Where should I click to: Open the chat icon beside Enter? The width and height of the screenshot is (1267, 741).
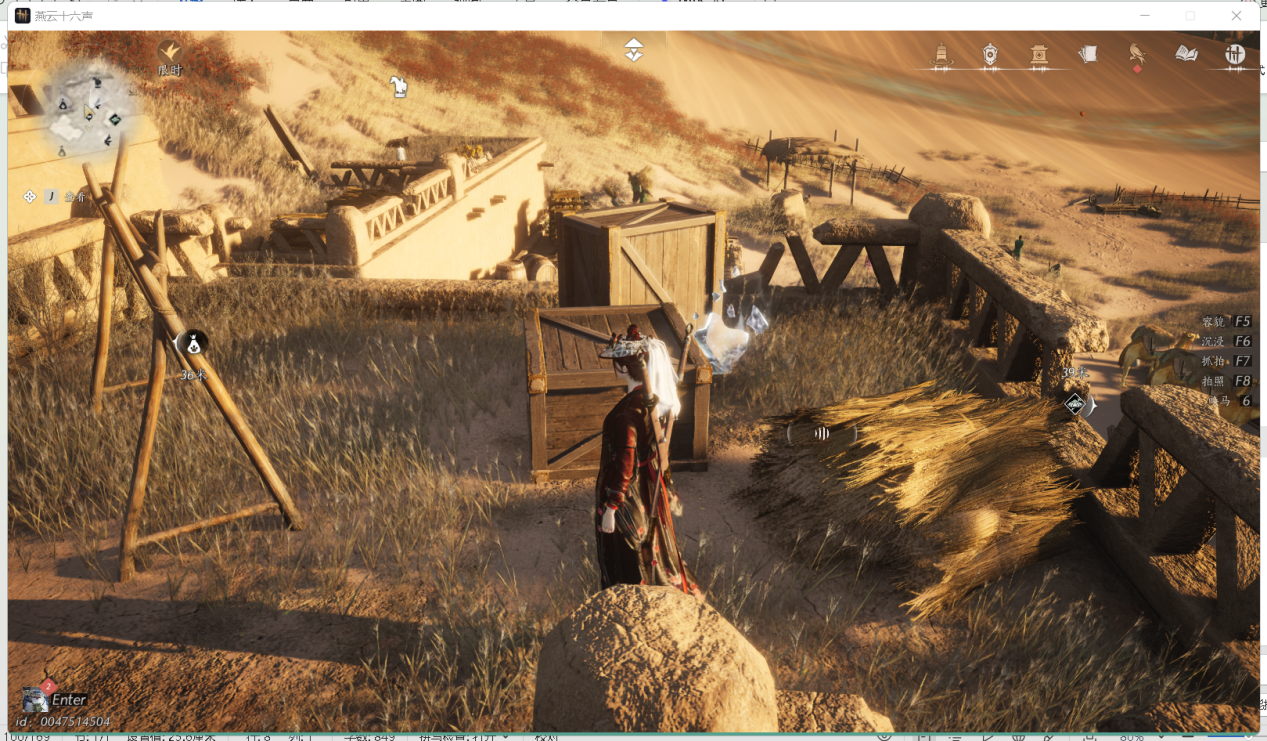point(36,698)
